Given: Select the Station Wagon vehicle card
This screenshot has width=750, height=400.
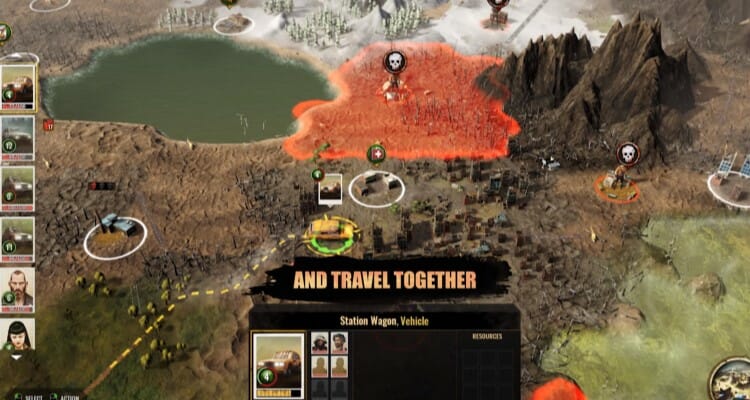Looking at the screenshot, I should [278, 364].
